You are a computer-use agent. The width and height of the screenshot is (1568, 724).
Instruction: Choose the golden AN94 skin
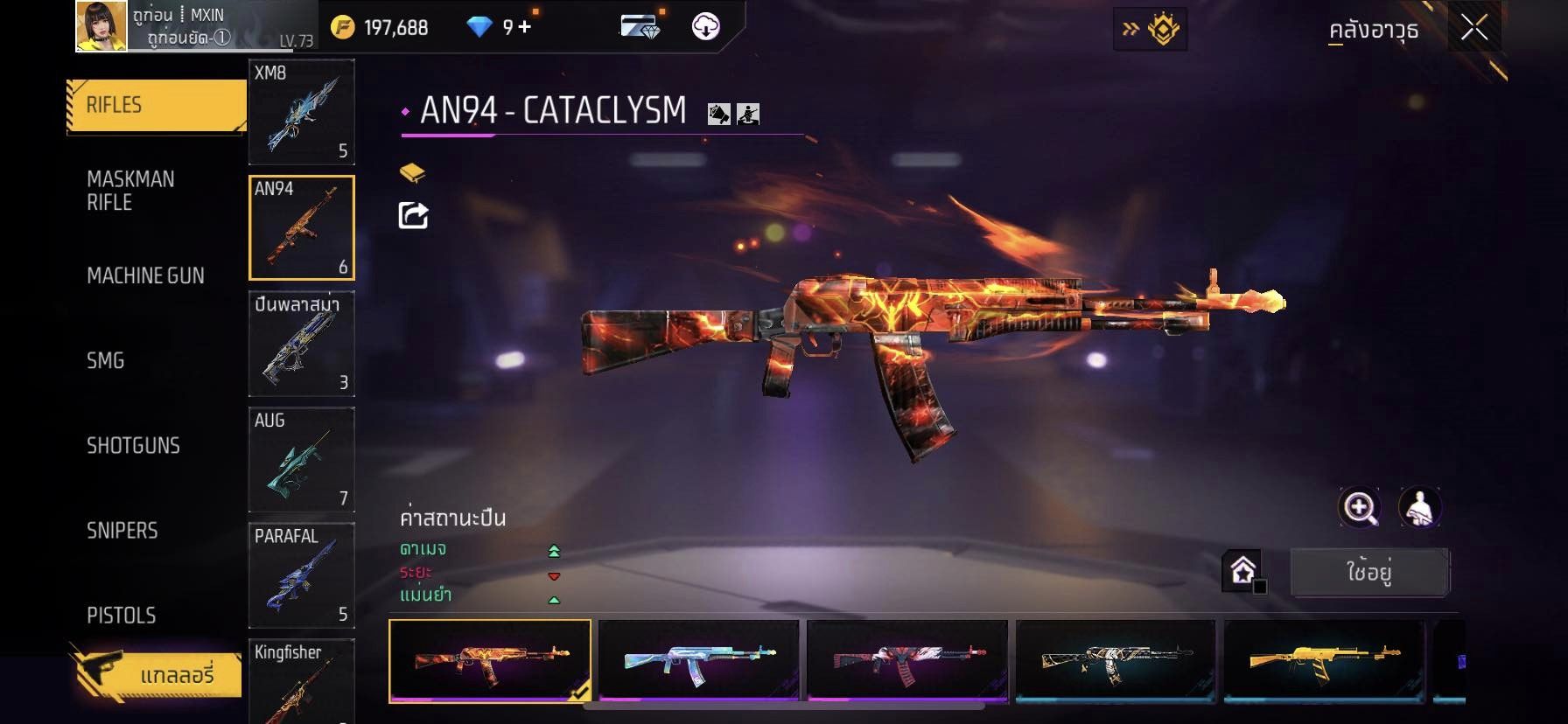click(1325, 659)
